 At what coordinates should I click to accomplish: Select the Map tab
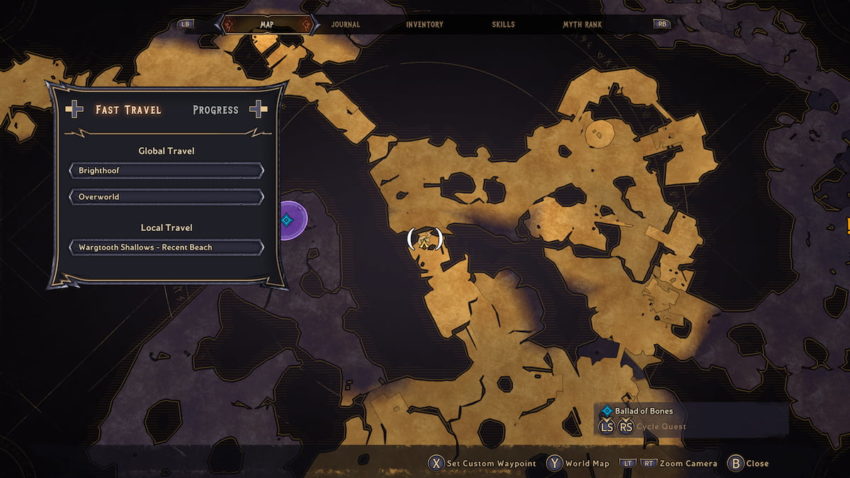(266, 24)
